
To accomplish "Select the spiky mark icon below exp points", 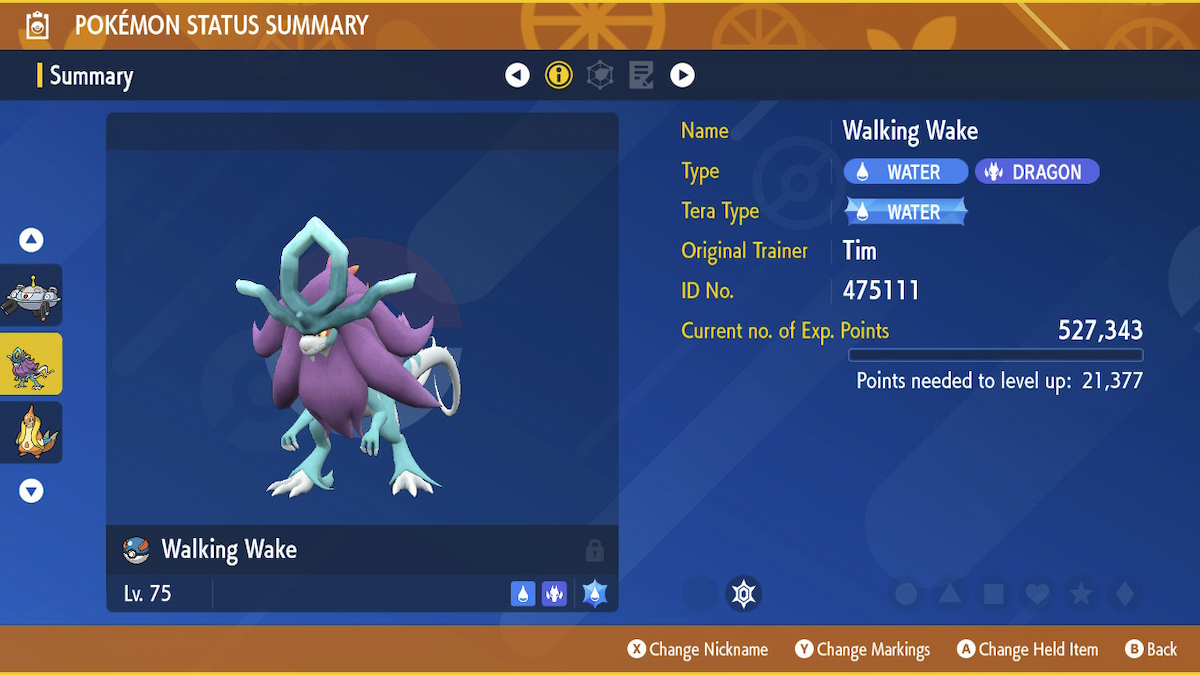I will point(744,594).
